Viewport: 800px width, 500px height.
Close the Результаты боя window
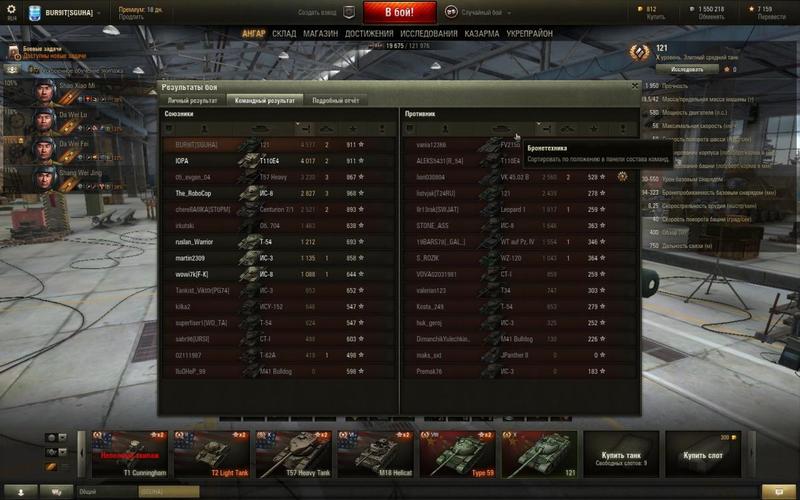click(634, 86)
